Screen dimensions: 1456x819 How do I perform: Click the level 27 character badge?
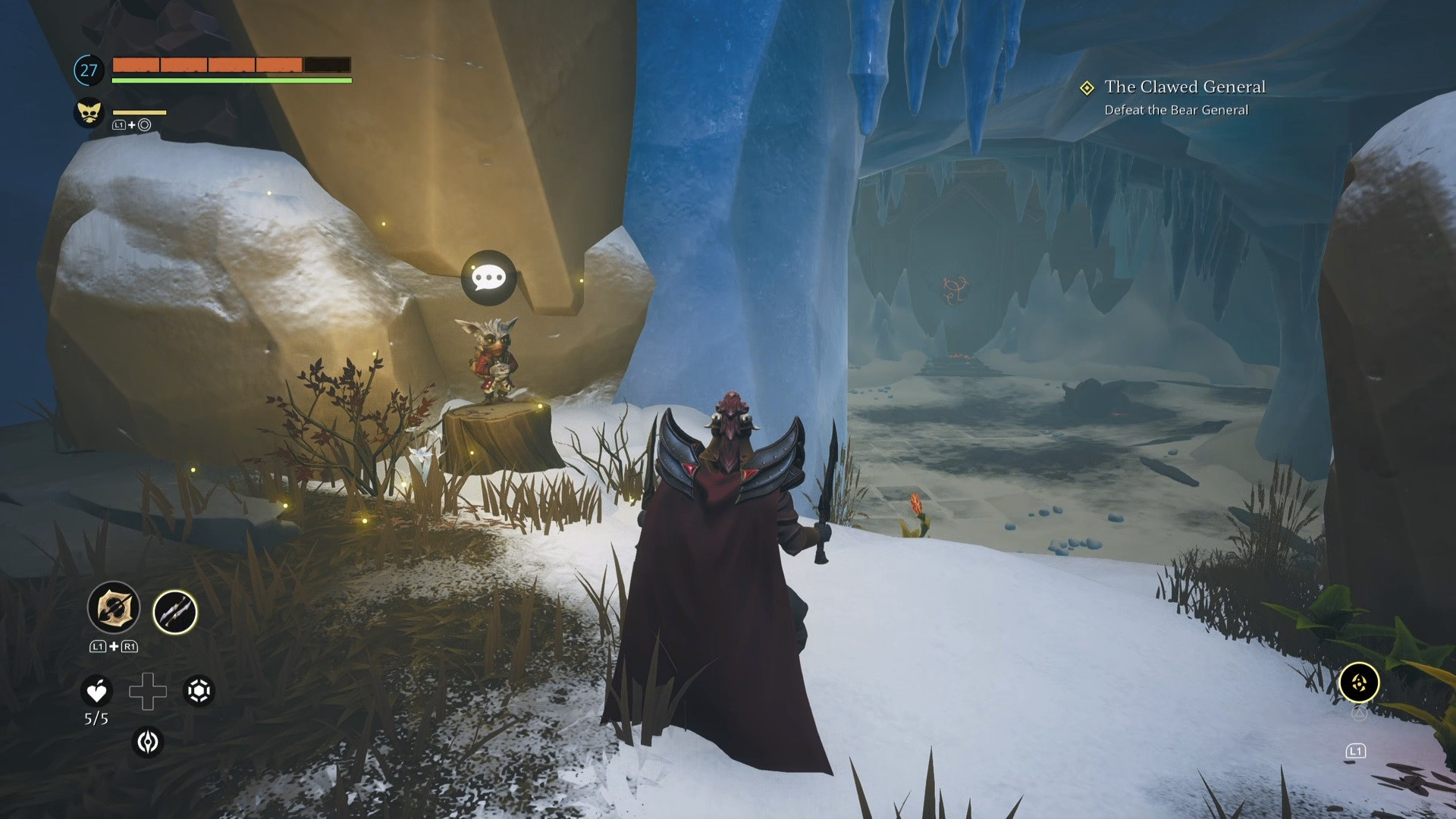tap(89, 71)
